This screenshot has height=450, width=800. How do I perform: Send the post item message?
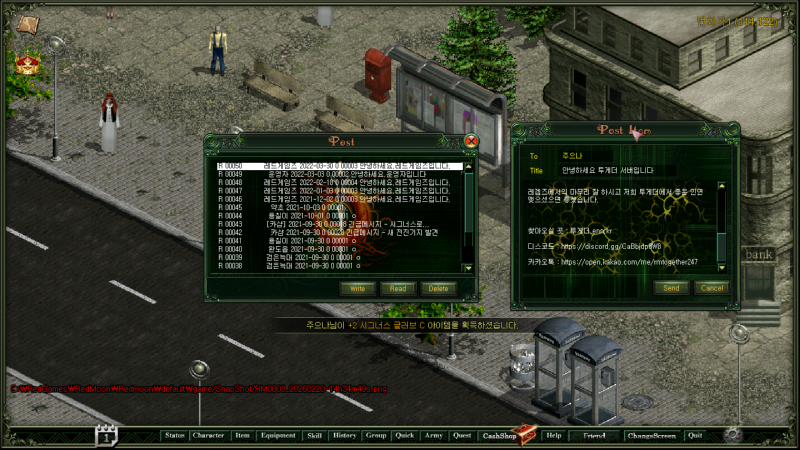coord(670,288)
